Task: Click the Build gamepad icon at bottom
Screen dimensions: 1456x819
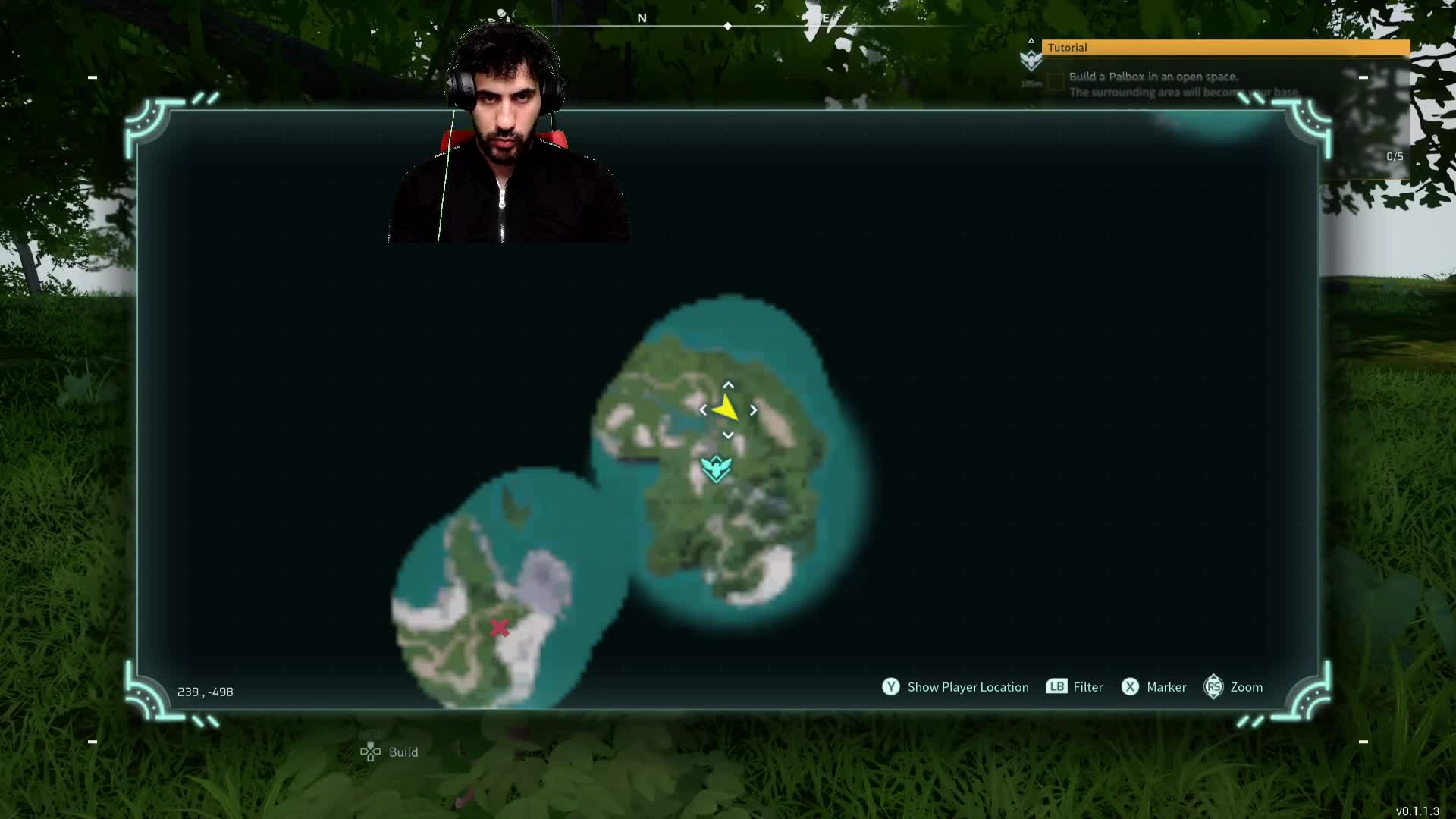Action: point(369,752)
